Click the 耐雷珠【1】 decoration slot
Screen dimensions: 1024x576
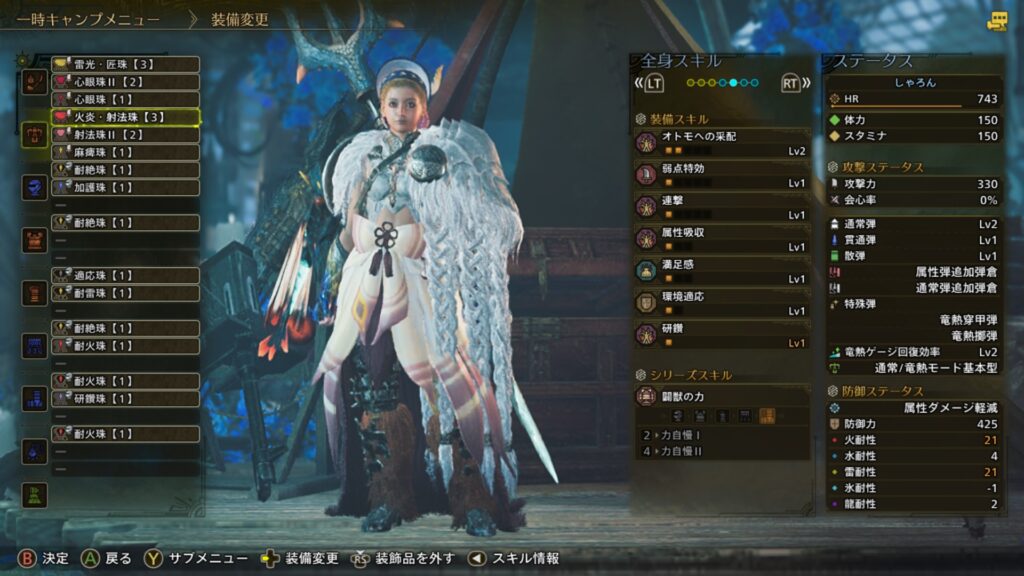125,293
